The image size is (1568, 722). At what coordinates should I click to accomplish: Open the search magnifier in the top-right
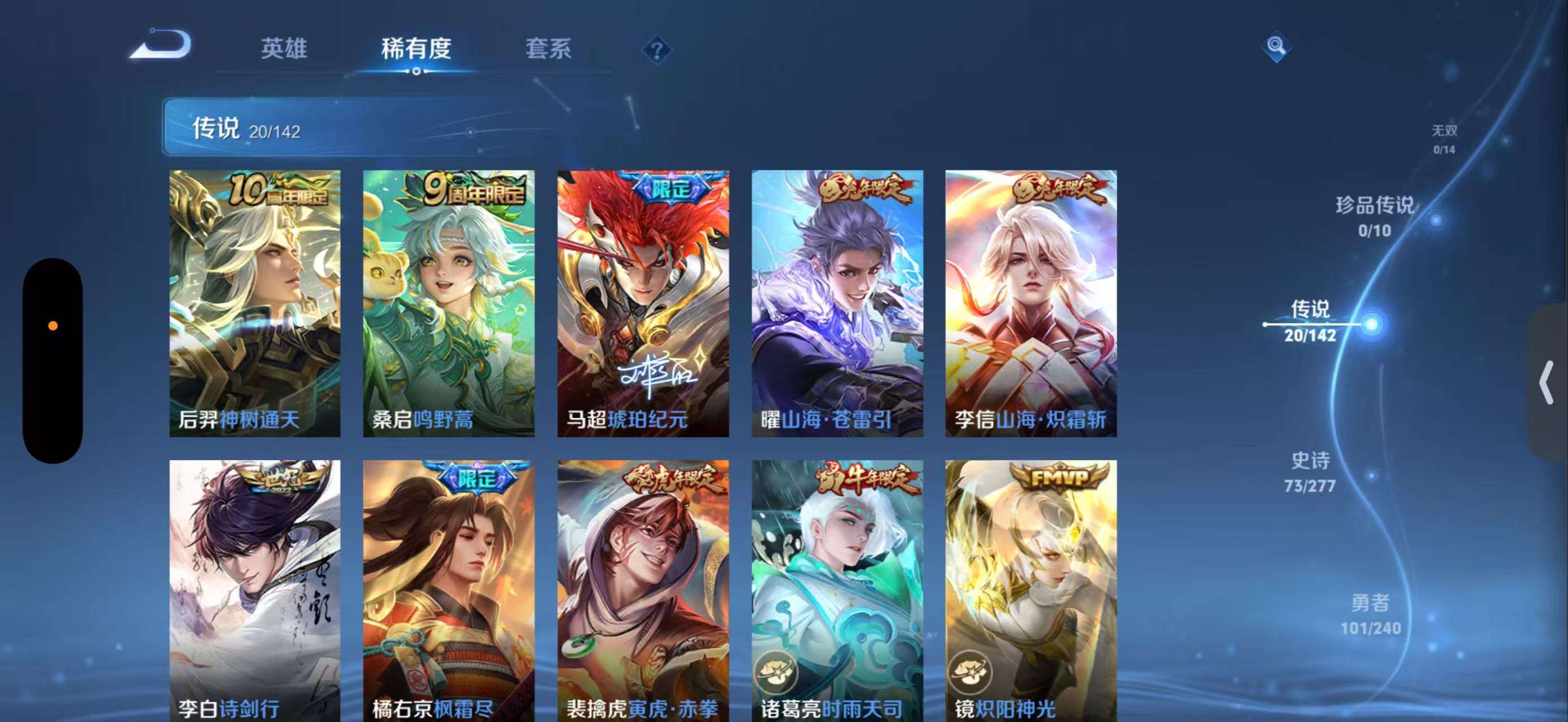pos(1275,46)
